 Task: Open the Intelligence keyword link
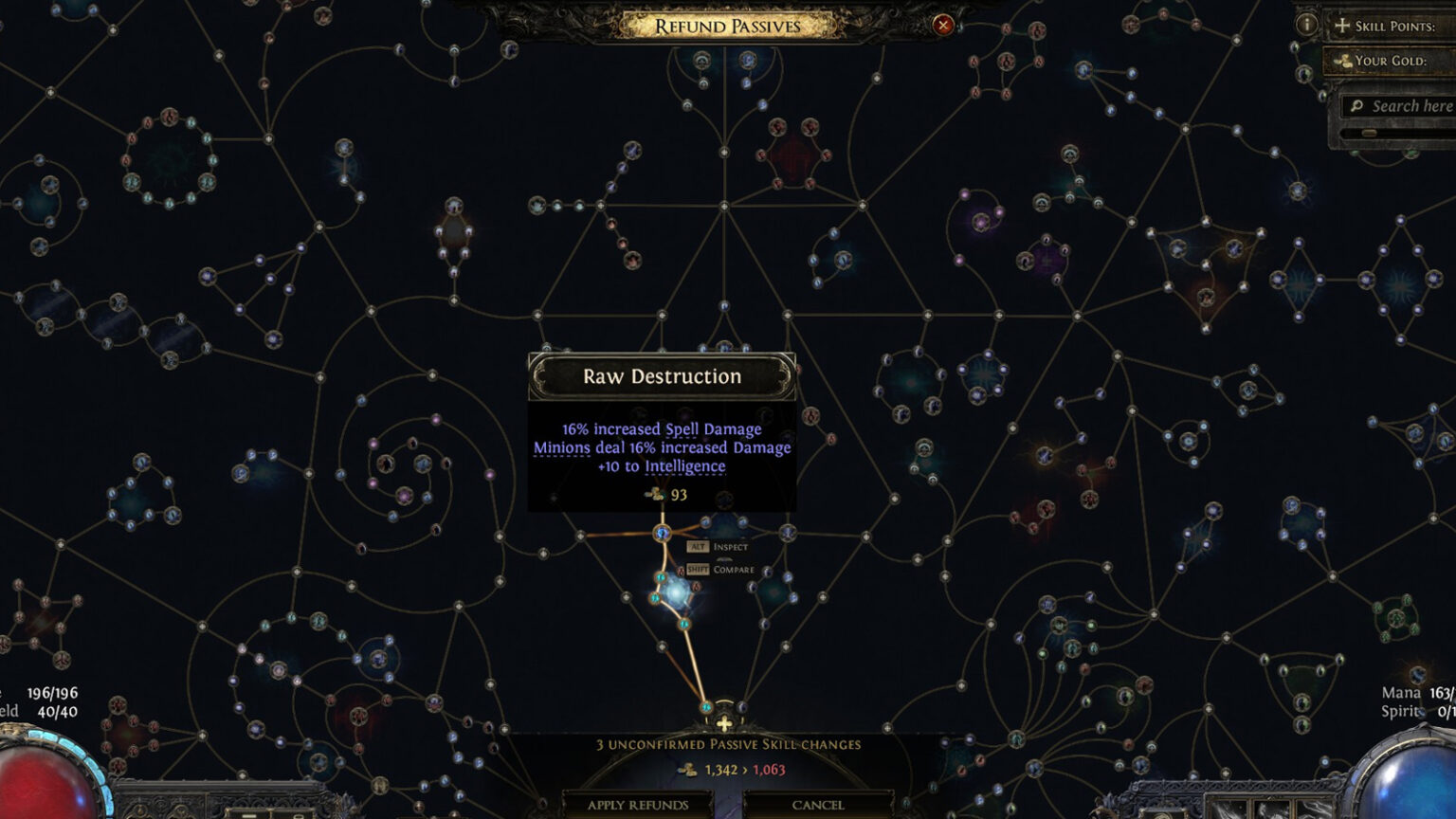684,465
